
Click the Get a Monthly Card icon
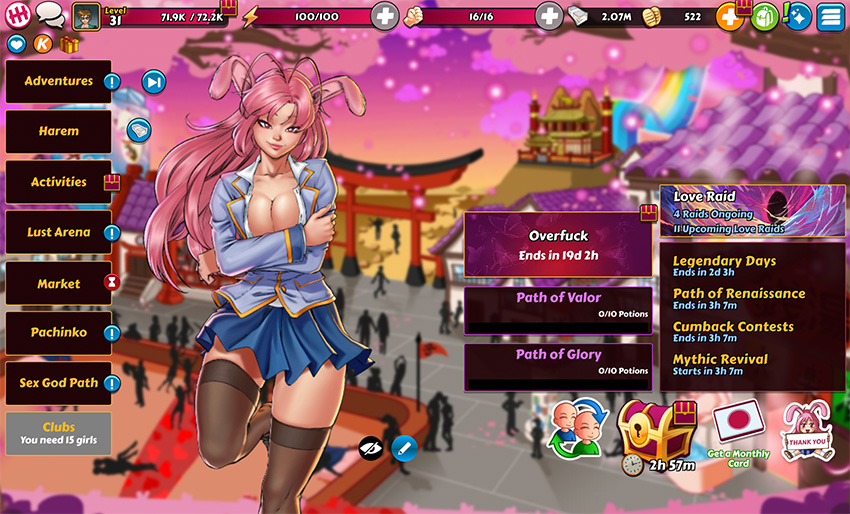pos(738,430)
